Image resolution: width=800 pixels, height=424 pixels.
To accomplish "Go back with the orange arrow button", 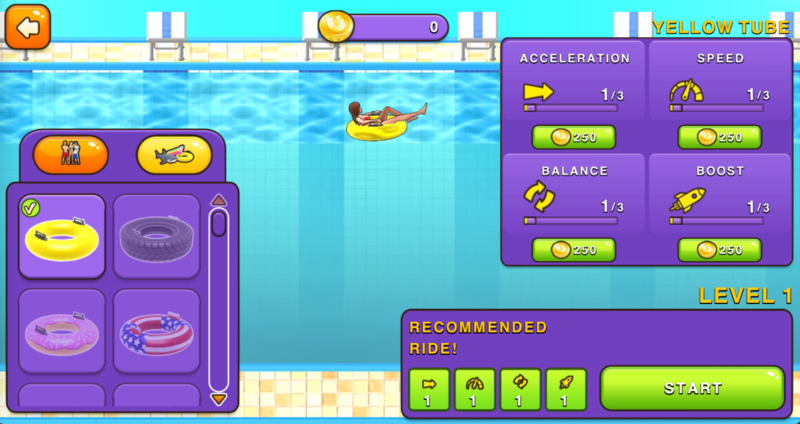I will point(28,26).
